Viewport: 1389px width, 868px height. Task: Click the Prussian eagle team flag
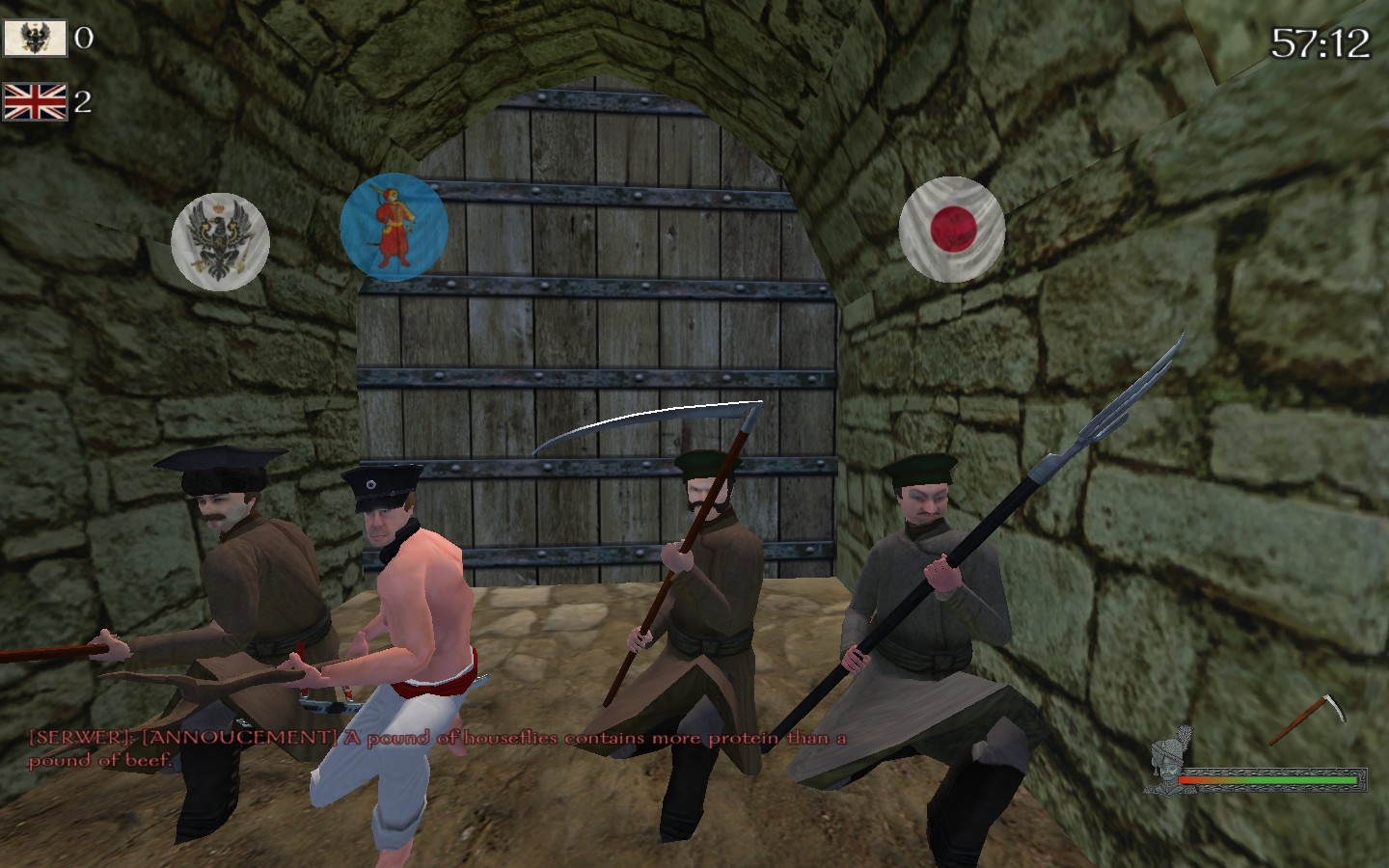coord(35,39)
